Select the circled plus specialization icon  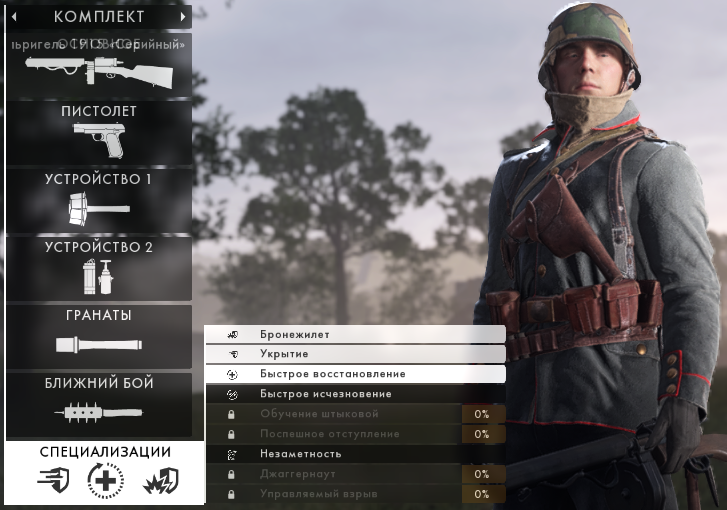(x=104, y=481)
